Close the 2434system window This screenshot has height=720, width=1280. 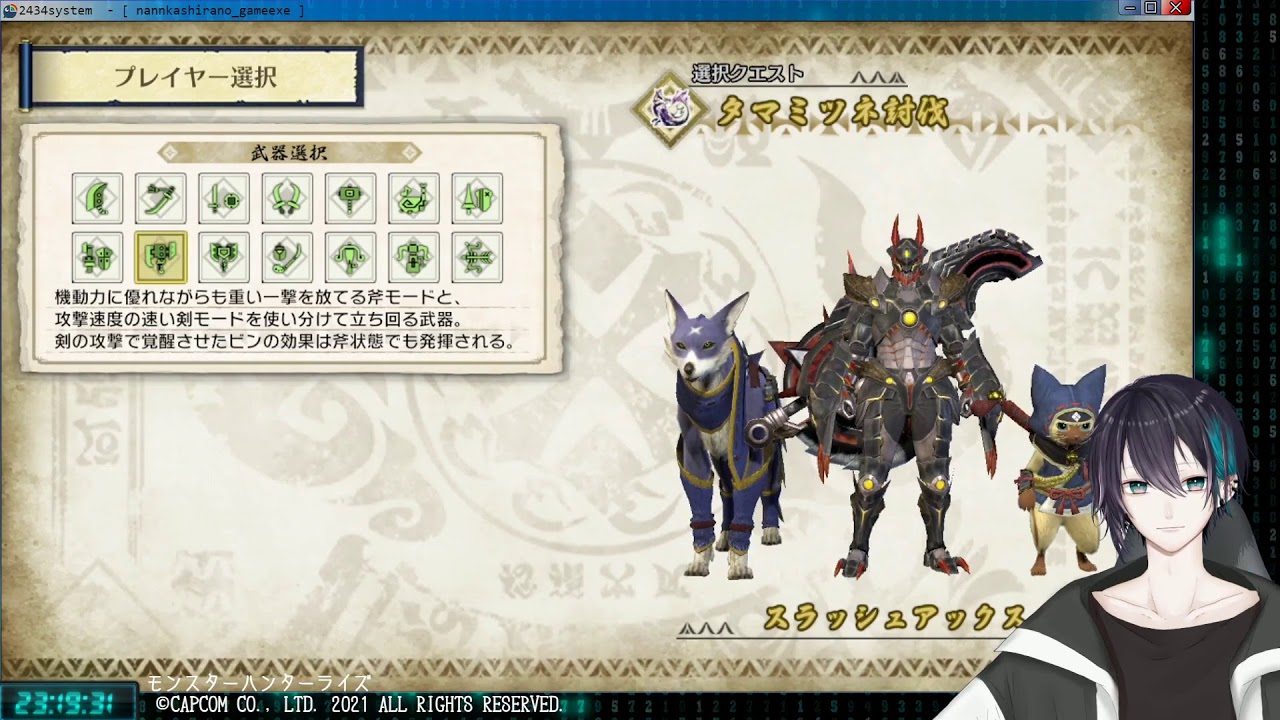[1176, 8]
